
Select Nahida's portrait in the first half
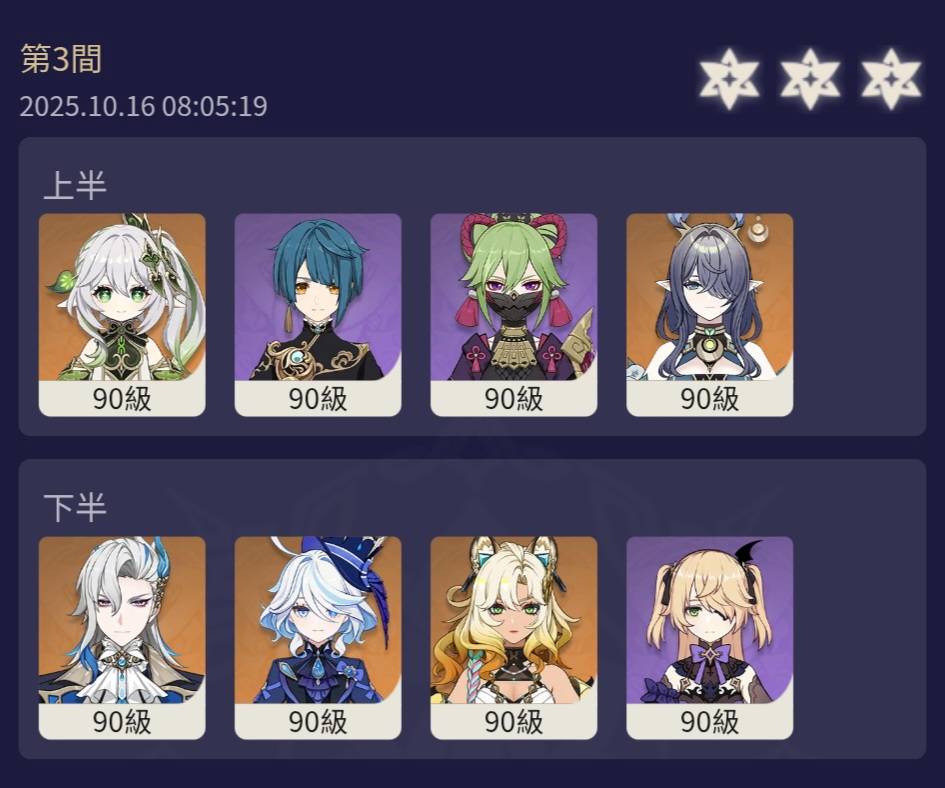[x=122, y=300]
